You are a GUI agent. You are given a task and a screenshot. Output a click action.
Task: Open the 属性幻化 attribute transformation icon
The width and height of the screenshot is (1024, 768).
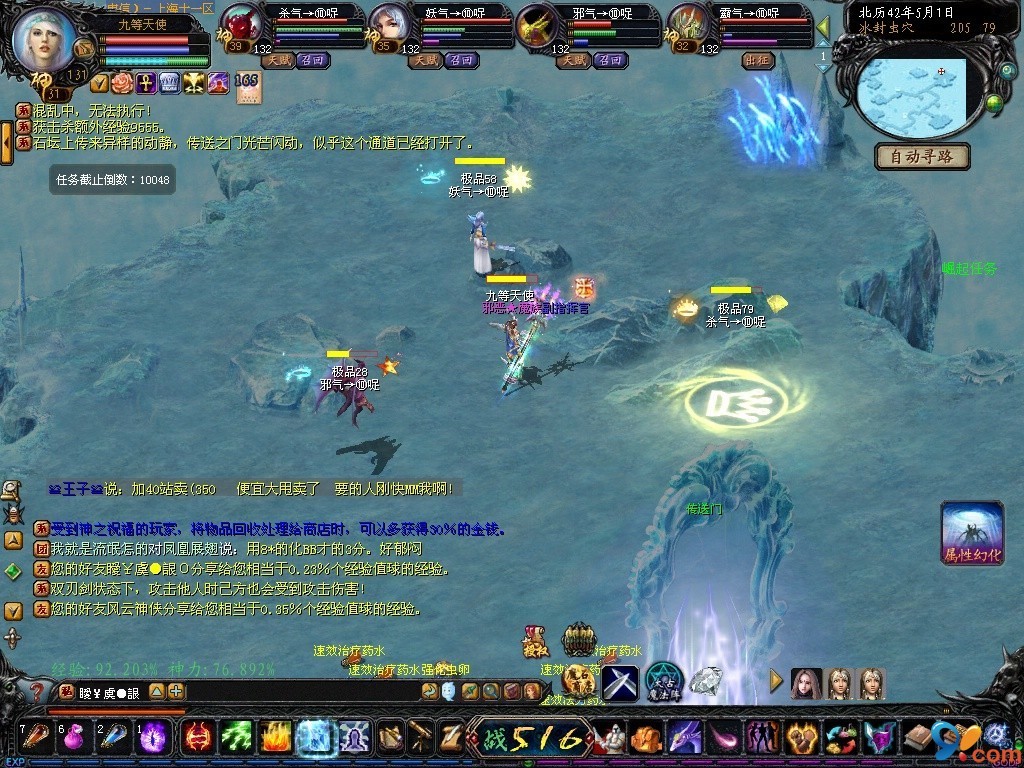(971, 533)
